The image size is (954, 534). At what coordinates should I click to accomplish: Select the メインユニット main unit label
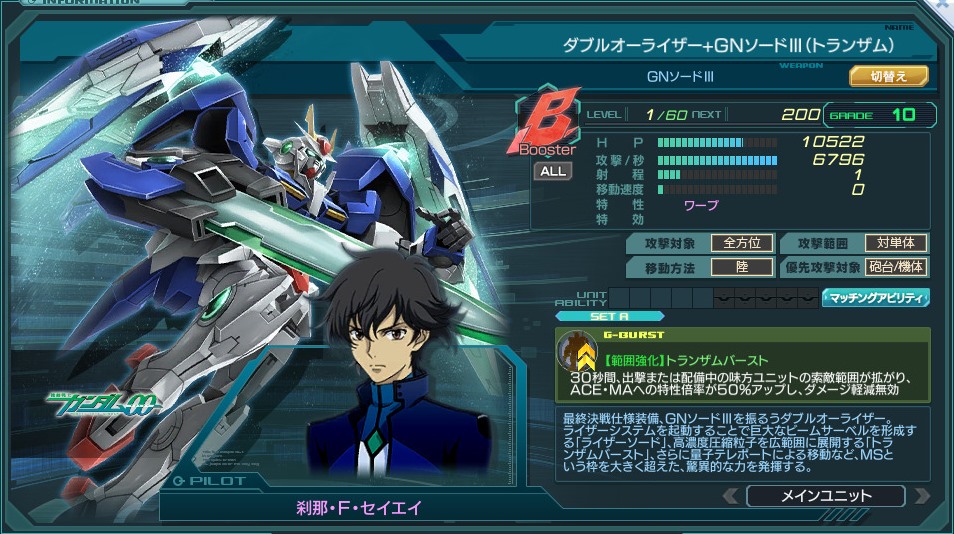point(825,496)
